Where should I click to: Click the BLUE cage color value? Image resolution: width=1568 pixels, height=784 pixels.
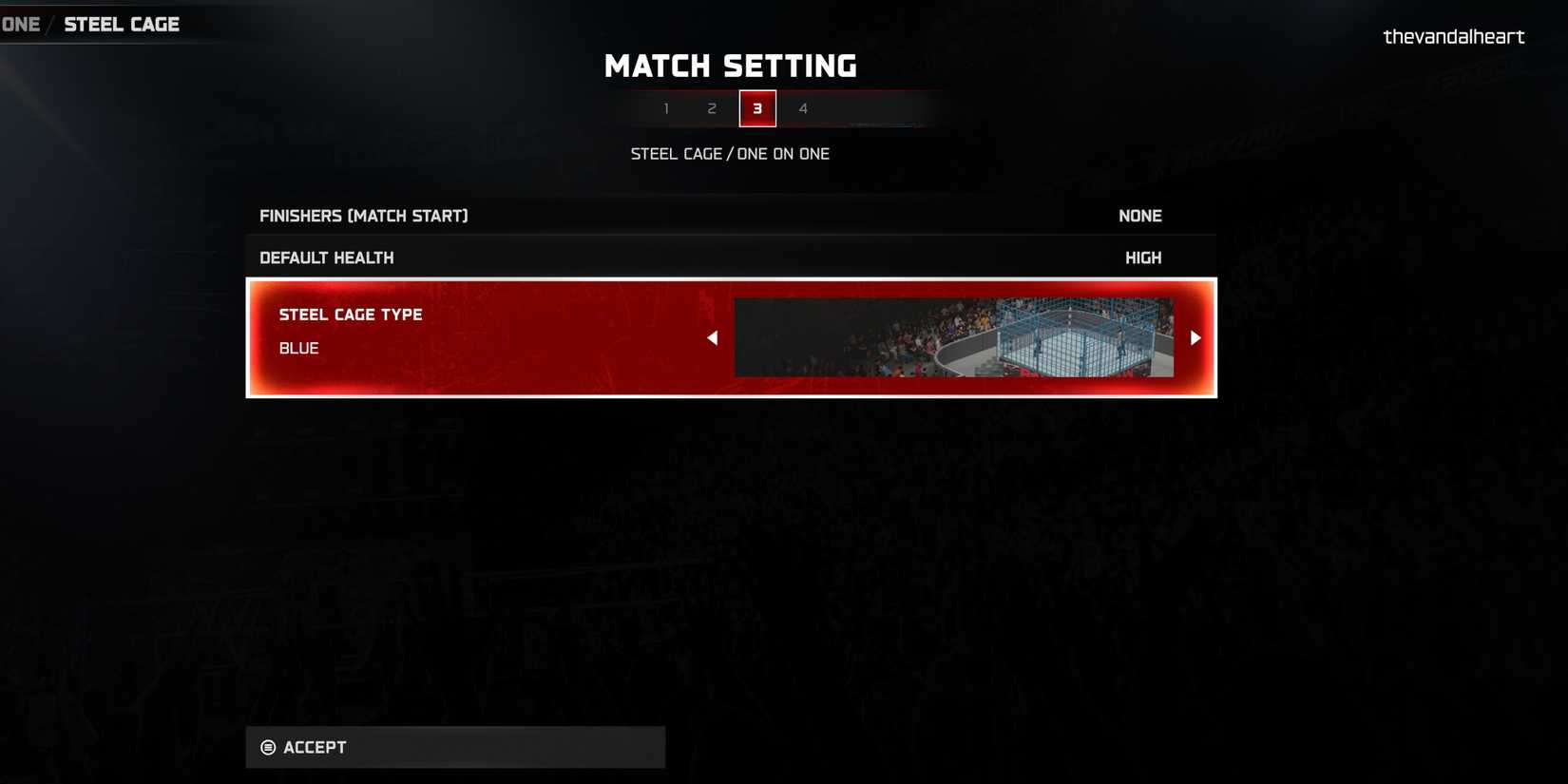[298, 348]
